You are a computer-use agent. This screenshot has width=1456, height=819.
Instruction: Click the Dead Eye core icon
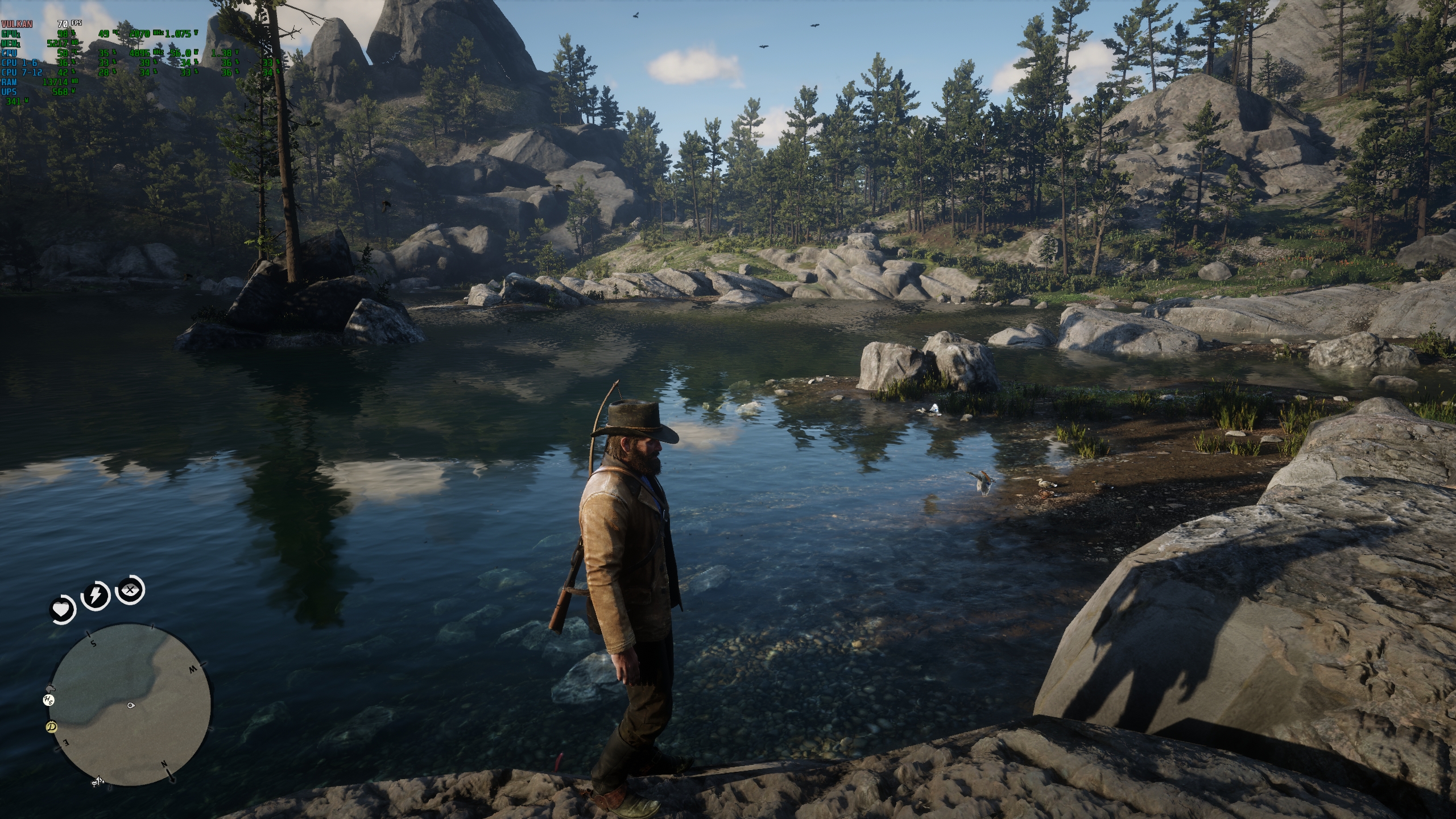131,591
